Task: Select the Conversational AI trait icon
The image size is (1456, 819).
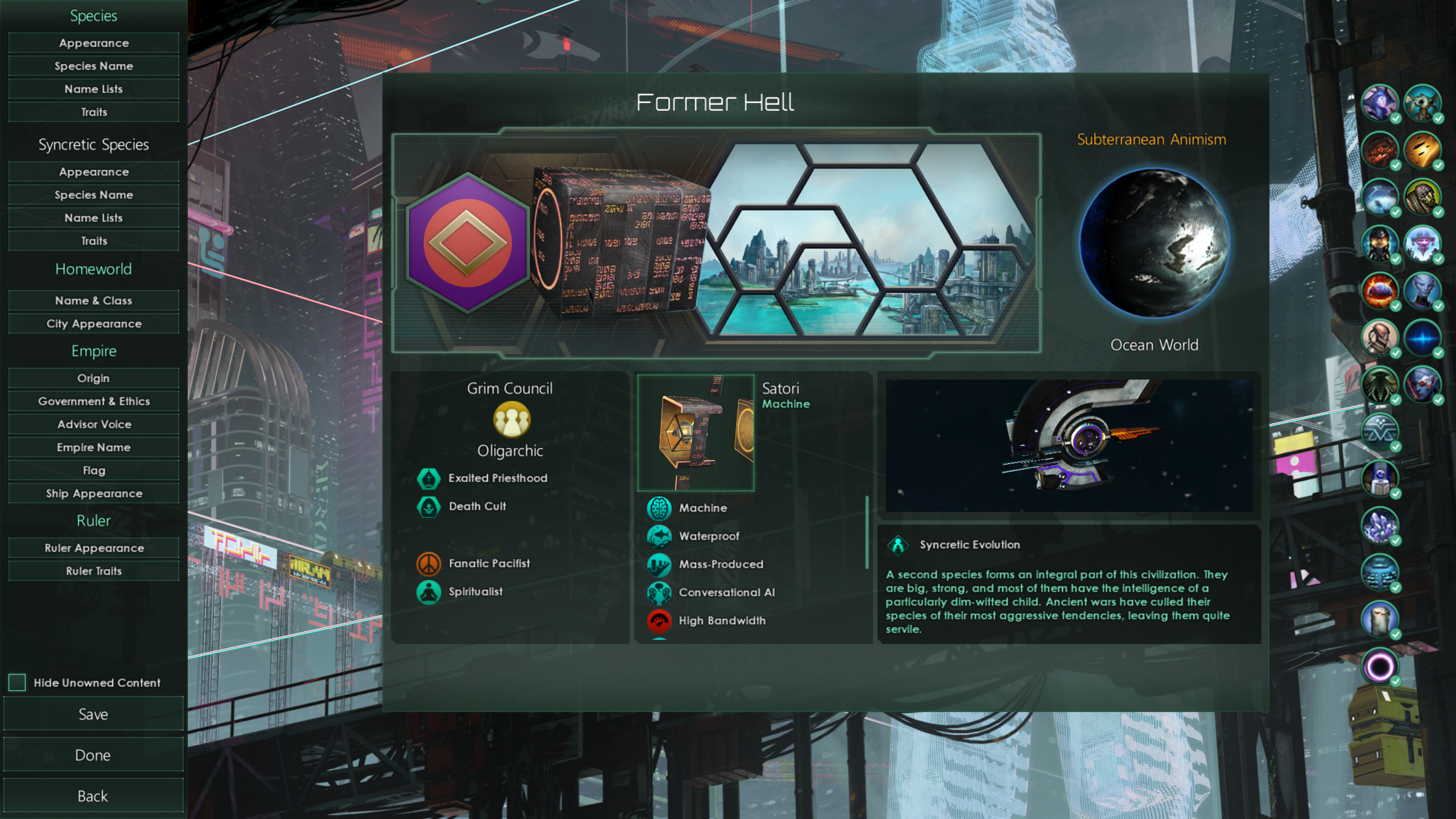Action: 659,592
